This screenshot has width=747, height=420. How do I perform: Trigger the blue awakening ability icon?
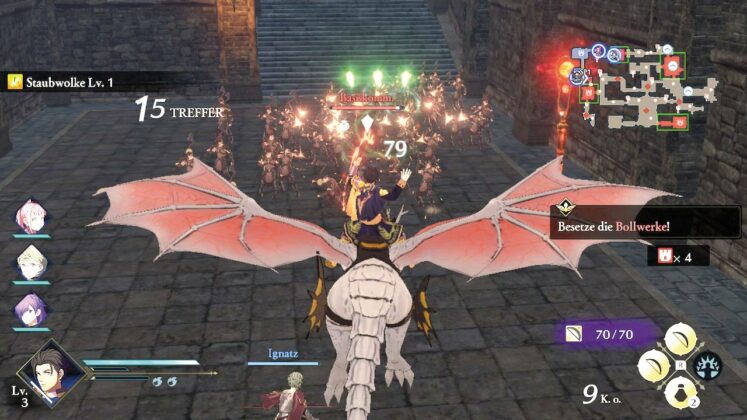click(x=711, y=366)
